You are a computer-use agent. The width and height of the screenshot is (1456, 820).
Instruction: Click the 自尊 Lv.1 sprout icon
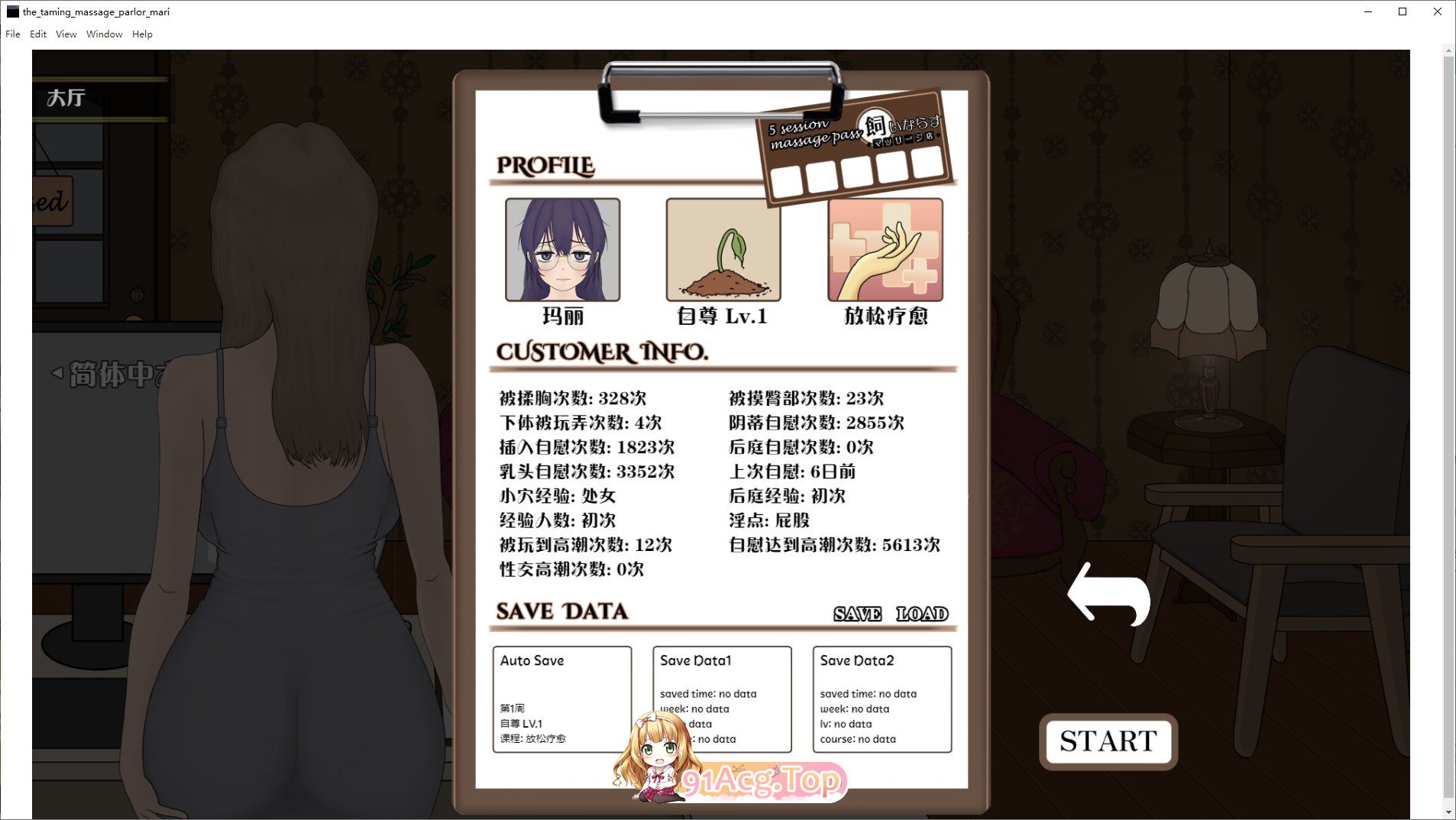point(722,251)
